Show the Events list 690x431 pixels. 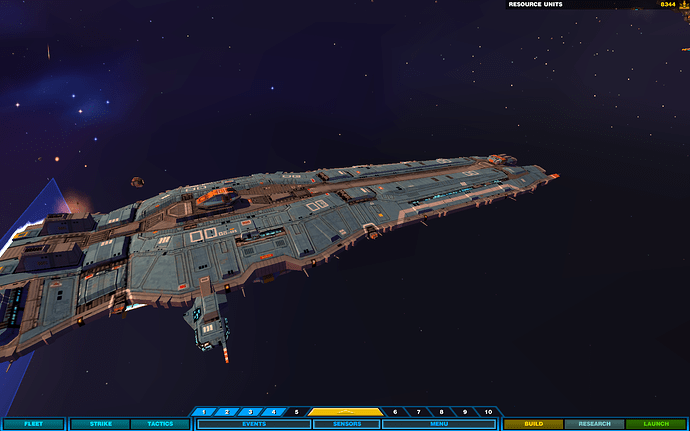[x=253, y=424]
